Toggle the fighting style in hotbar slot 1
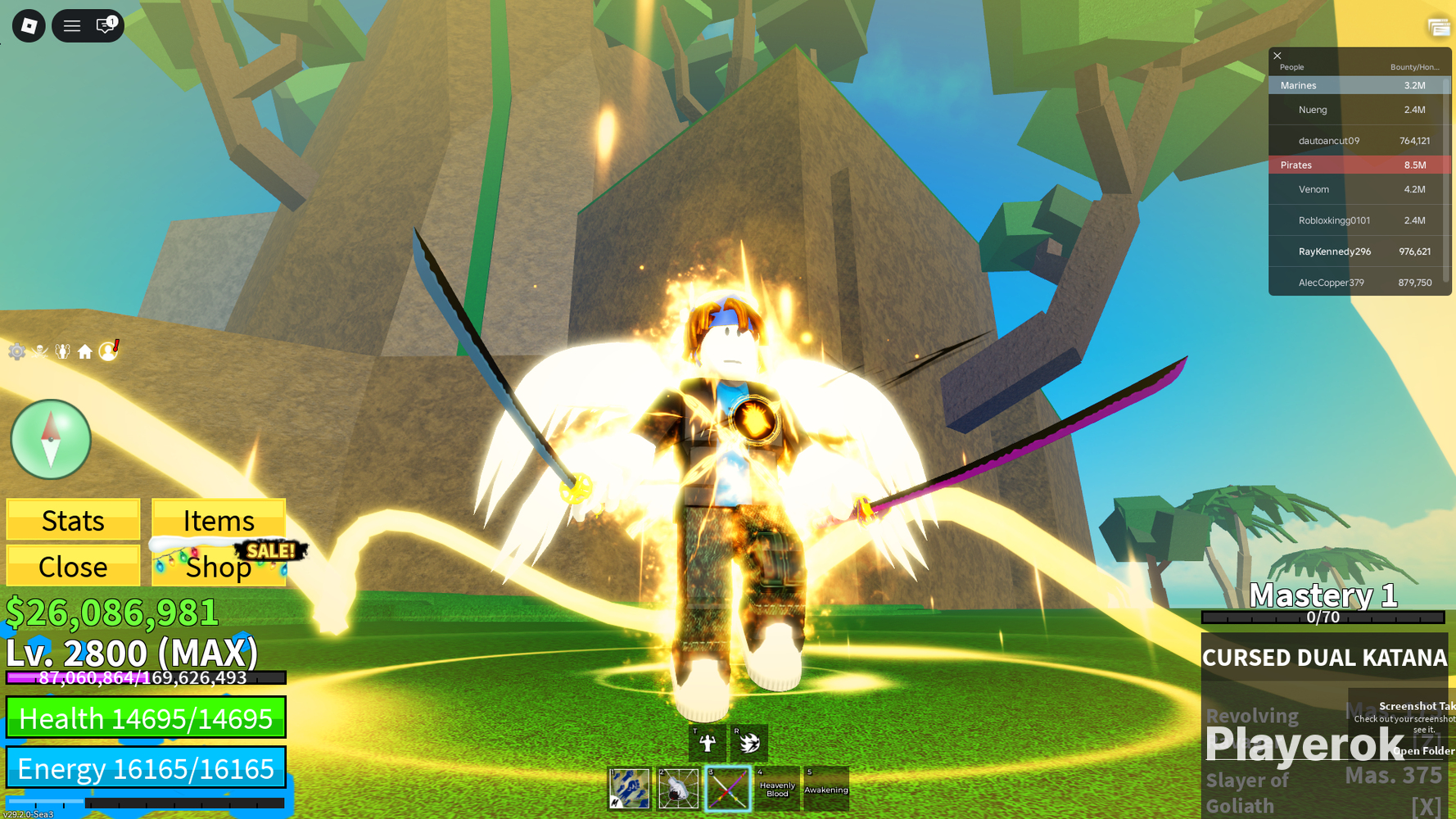 (x=629, y=788)
